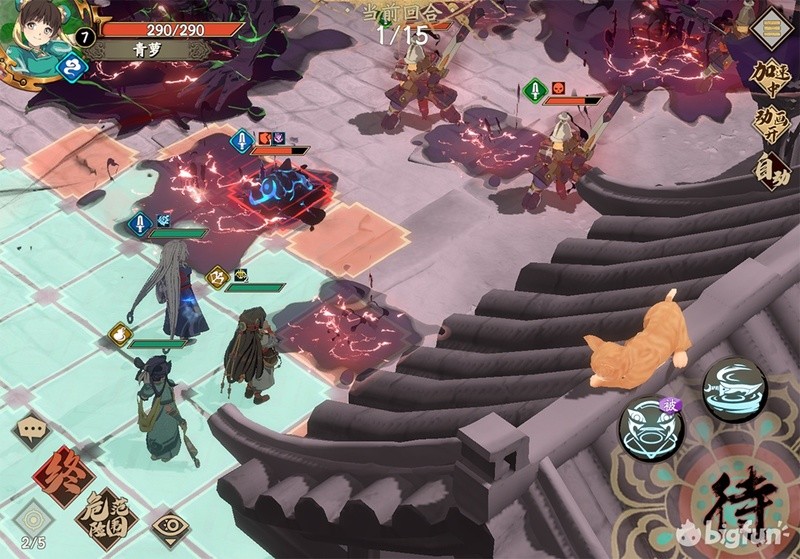Open the chat speech bubble
800x559 pixels.
pyautogui.click(x=32, y=428)
